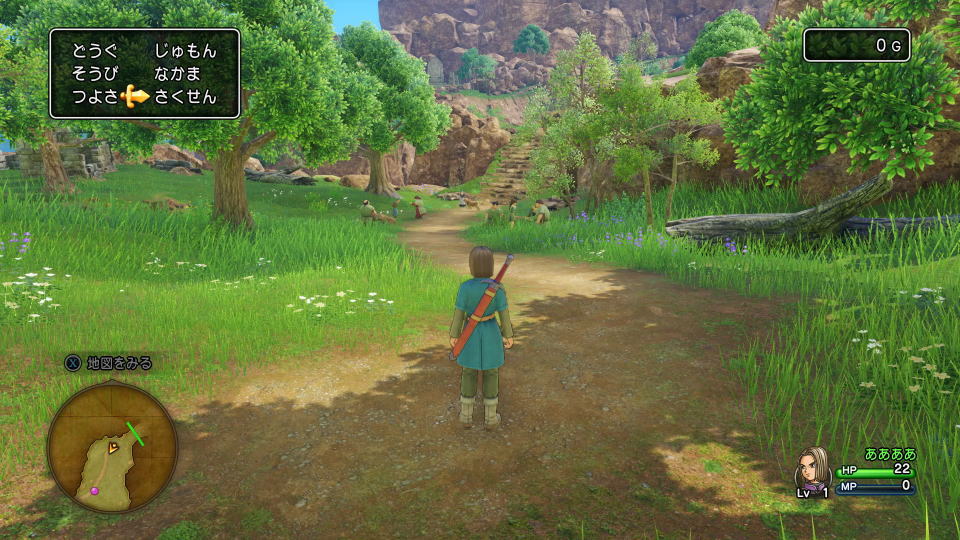Select the hero portrait in party status
Image resolution: width=960 pixels, height=540 pixels.
point(812,468)
